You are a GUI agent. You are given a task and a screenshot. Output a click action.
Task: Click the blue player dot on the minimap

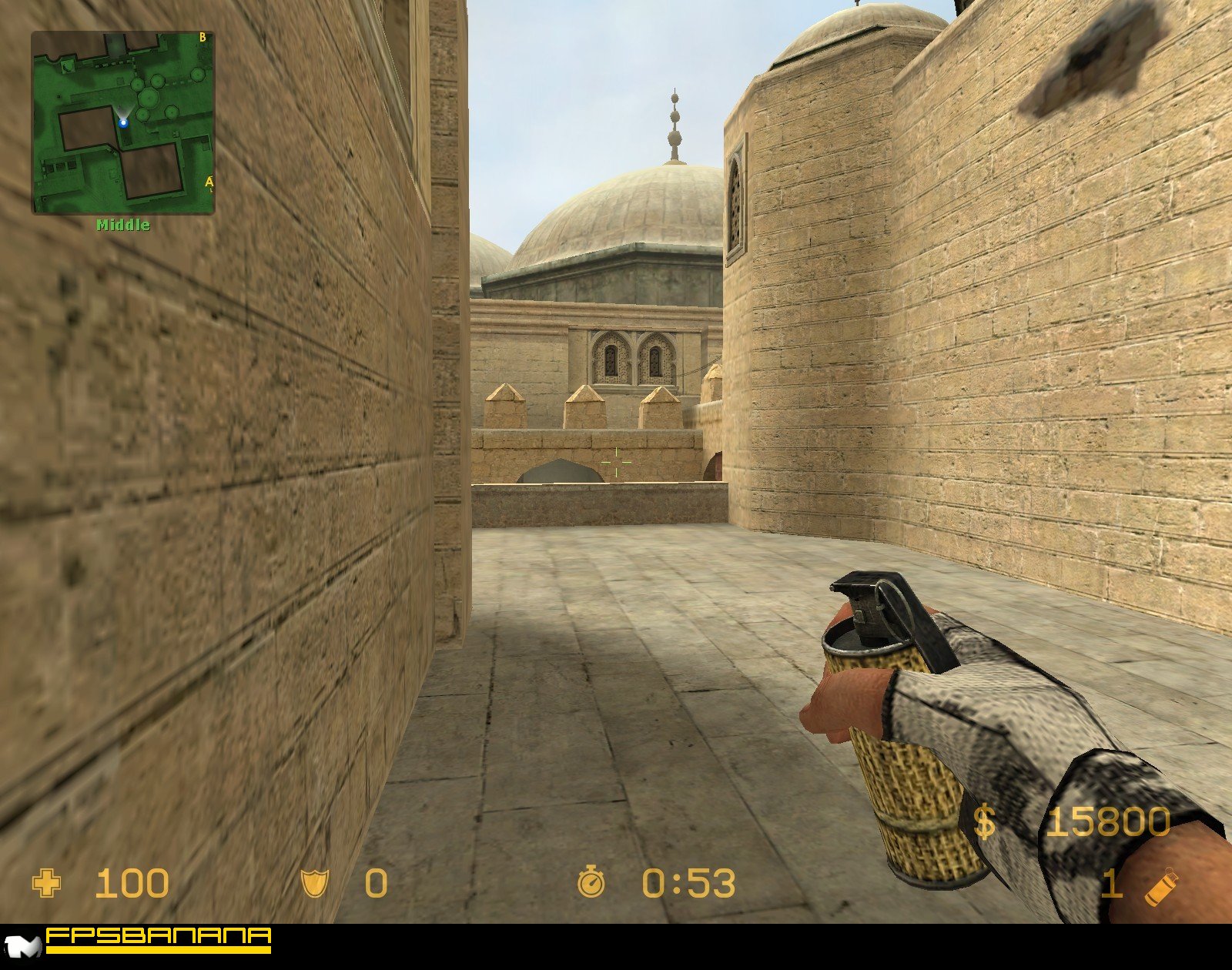coord(123,122)
